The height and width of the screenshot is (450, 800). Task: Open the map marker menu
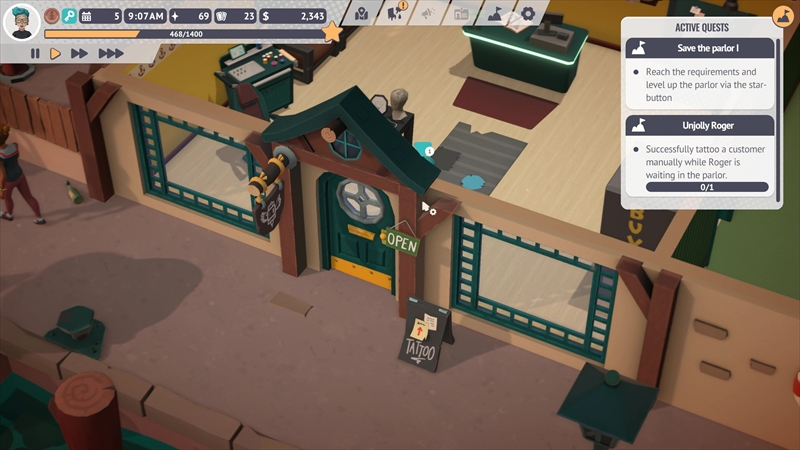click(361, 14)
